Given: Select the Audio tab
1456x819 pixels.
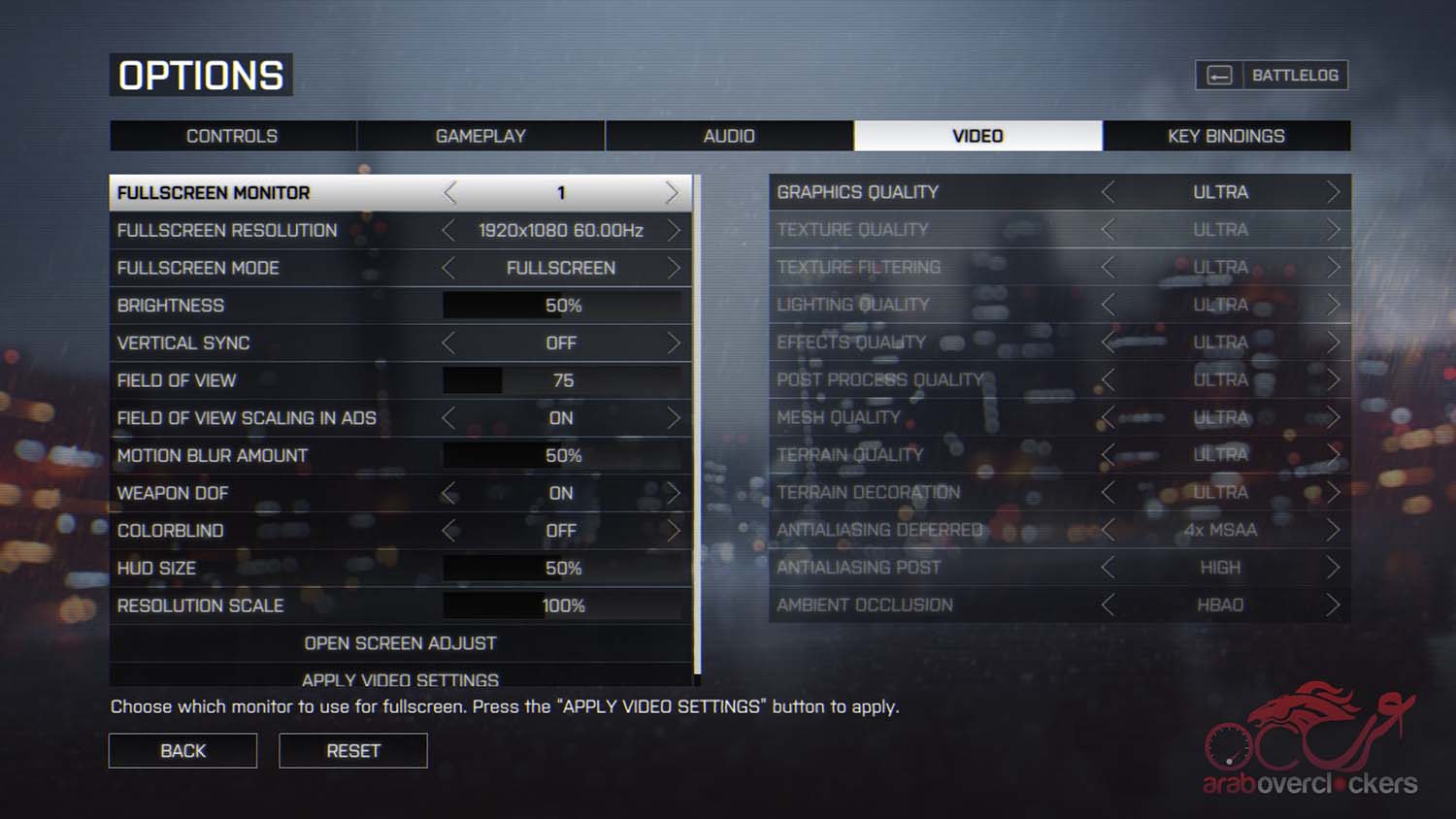Looking at the screenshot, I should [x=729, y=136].
